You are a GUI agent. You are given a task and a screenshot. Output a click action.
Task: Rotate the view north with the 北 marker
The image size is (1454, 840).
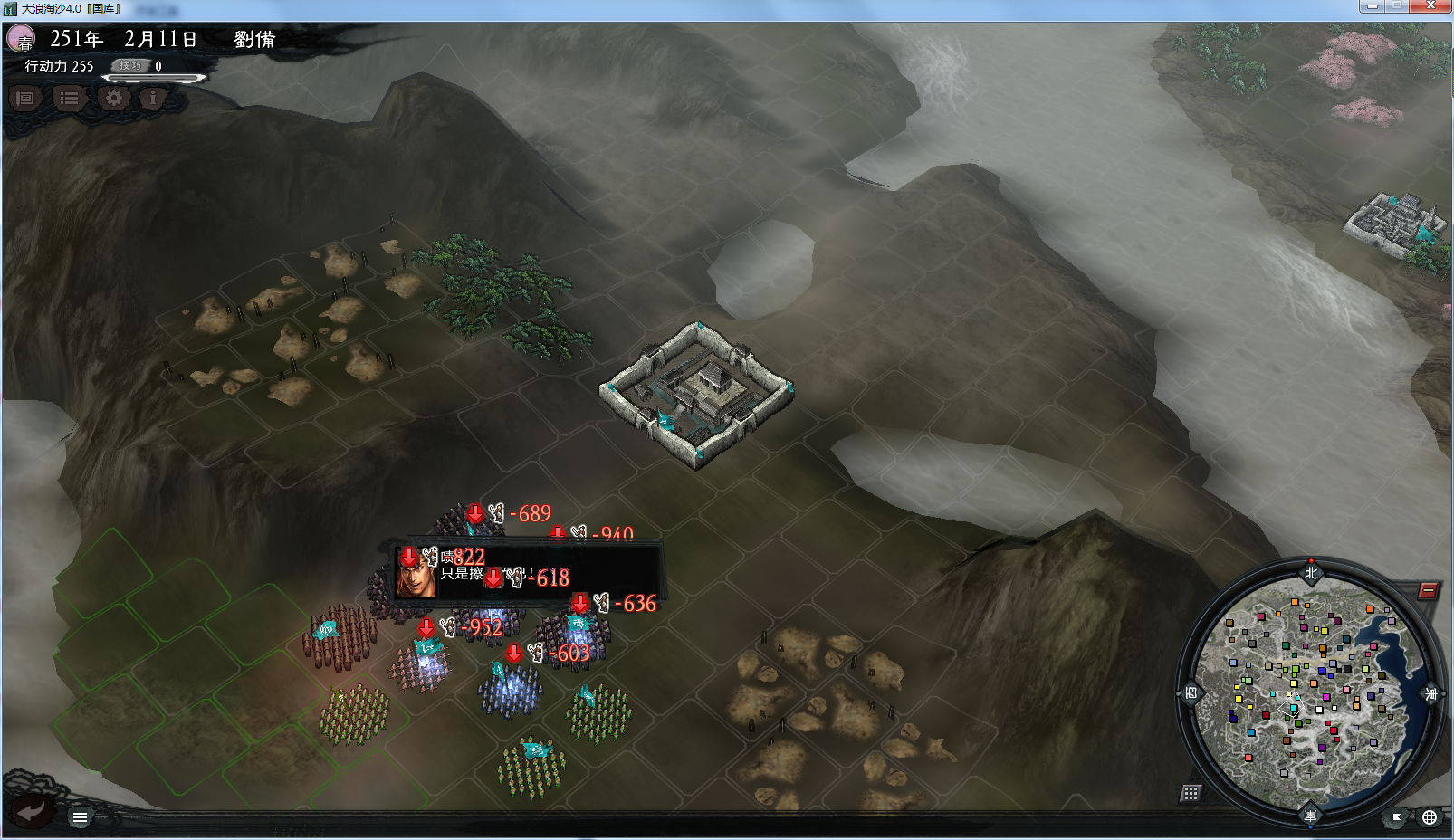click(1310, 572)
